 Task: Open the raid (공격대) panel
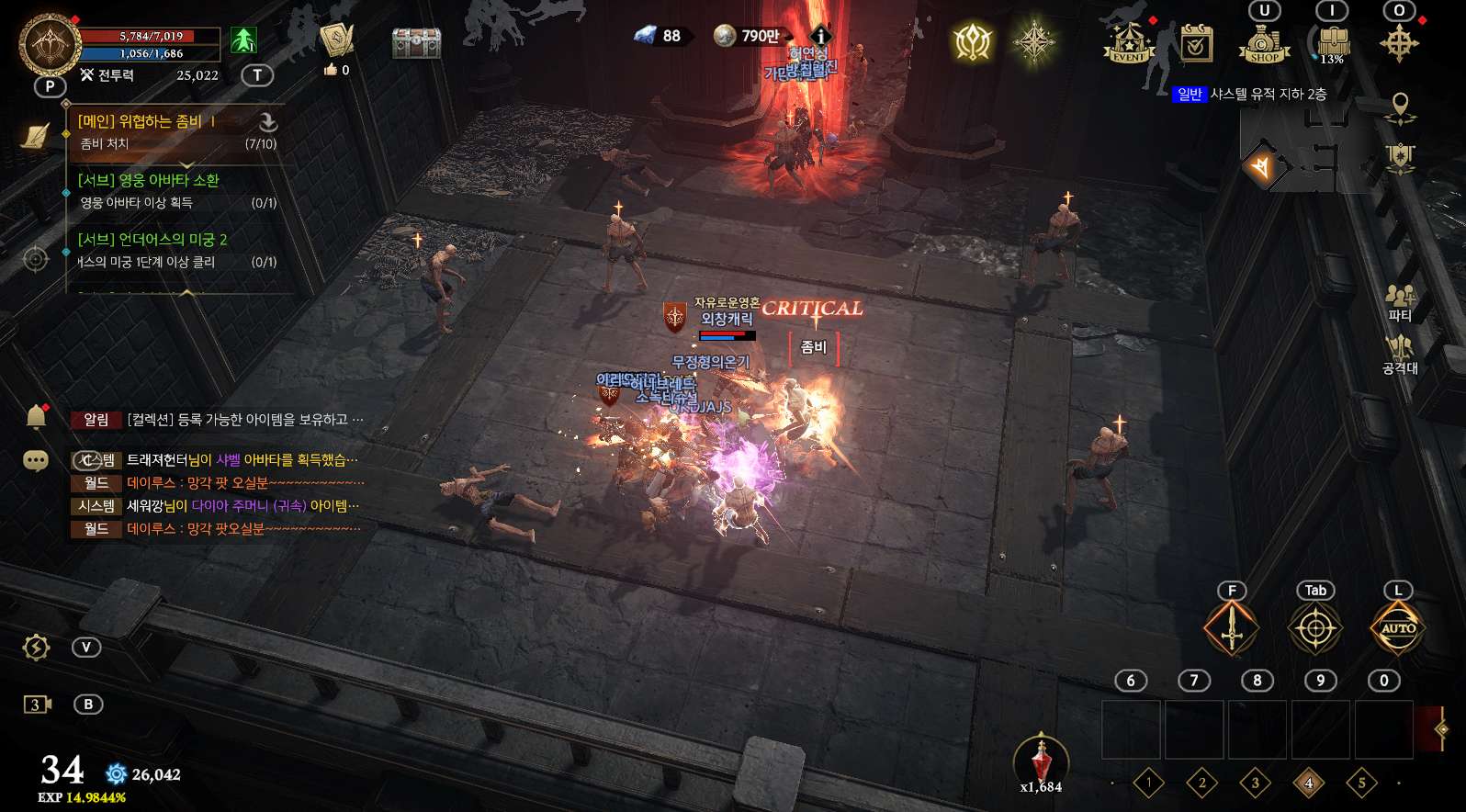point(1400,355)
